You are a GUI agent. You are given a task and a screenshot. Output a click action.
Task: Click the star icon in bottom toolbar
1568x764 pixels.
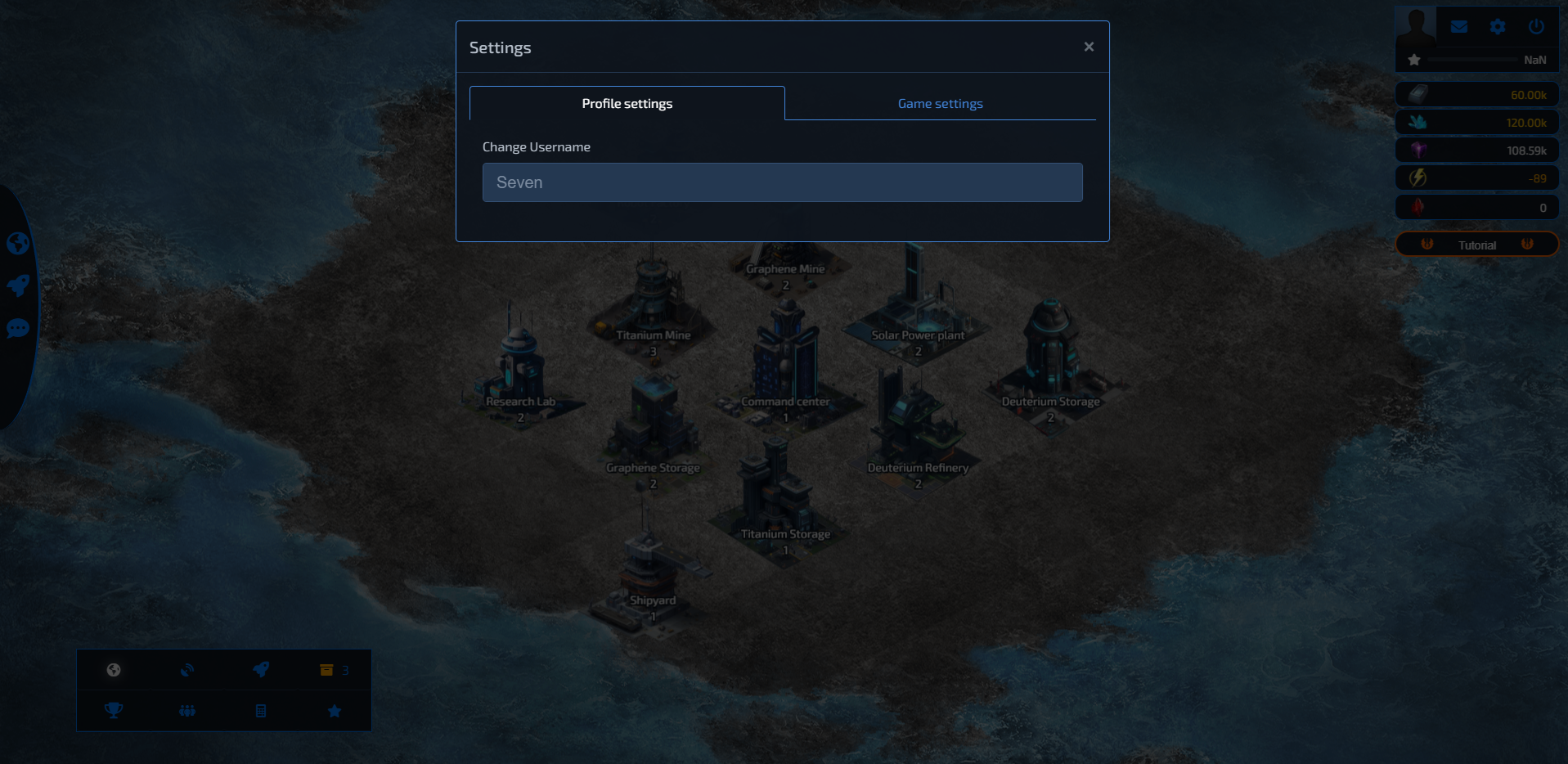point(334,710)
